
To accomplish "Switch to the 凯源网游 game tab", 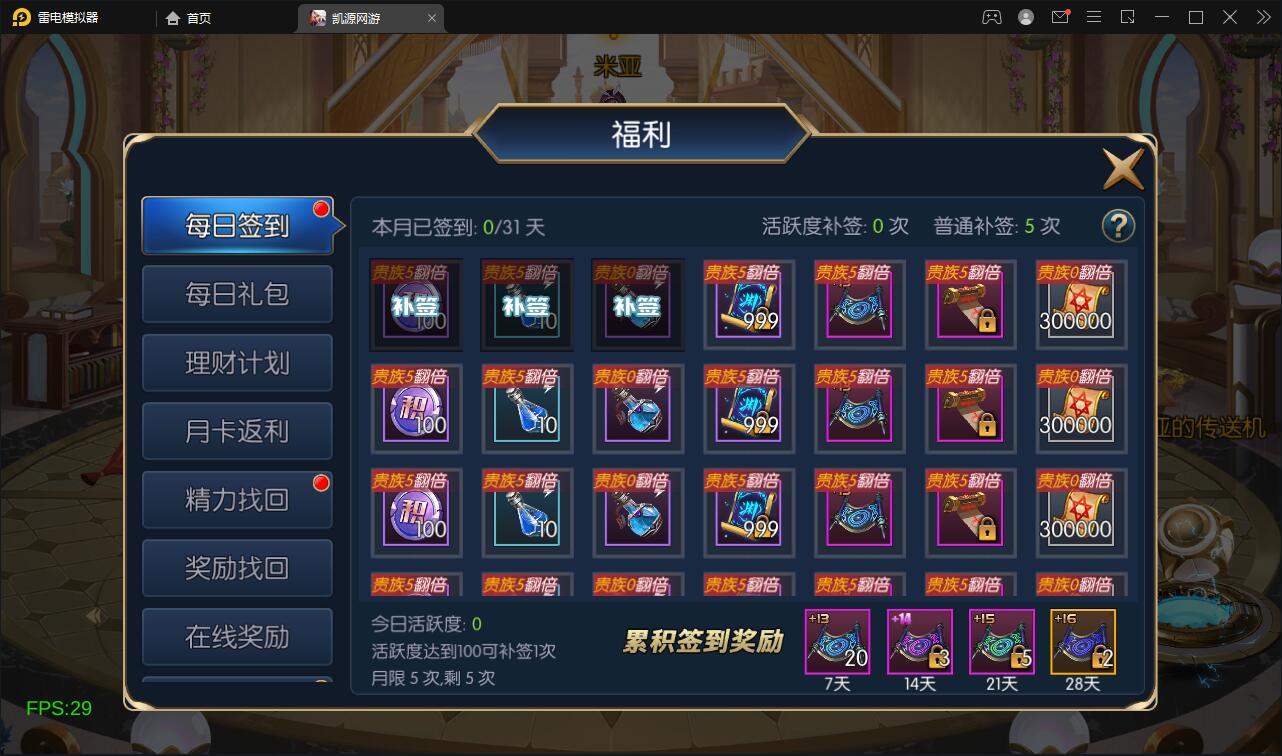I will click(x=360, y=17).
